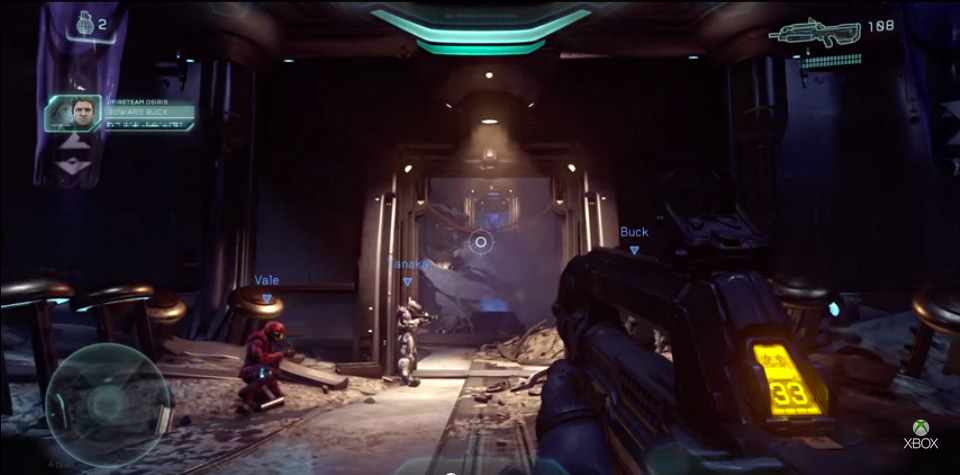Select the Vale teammate marker
The image size is (960, 475).
tap(267, 287)
